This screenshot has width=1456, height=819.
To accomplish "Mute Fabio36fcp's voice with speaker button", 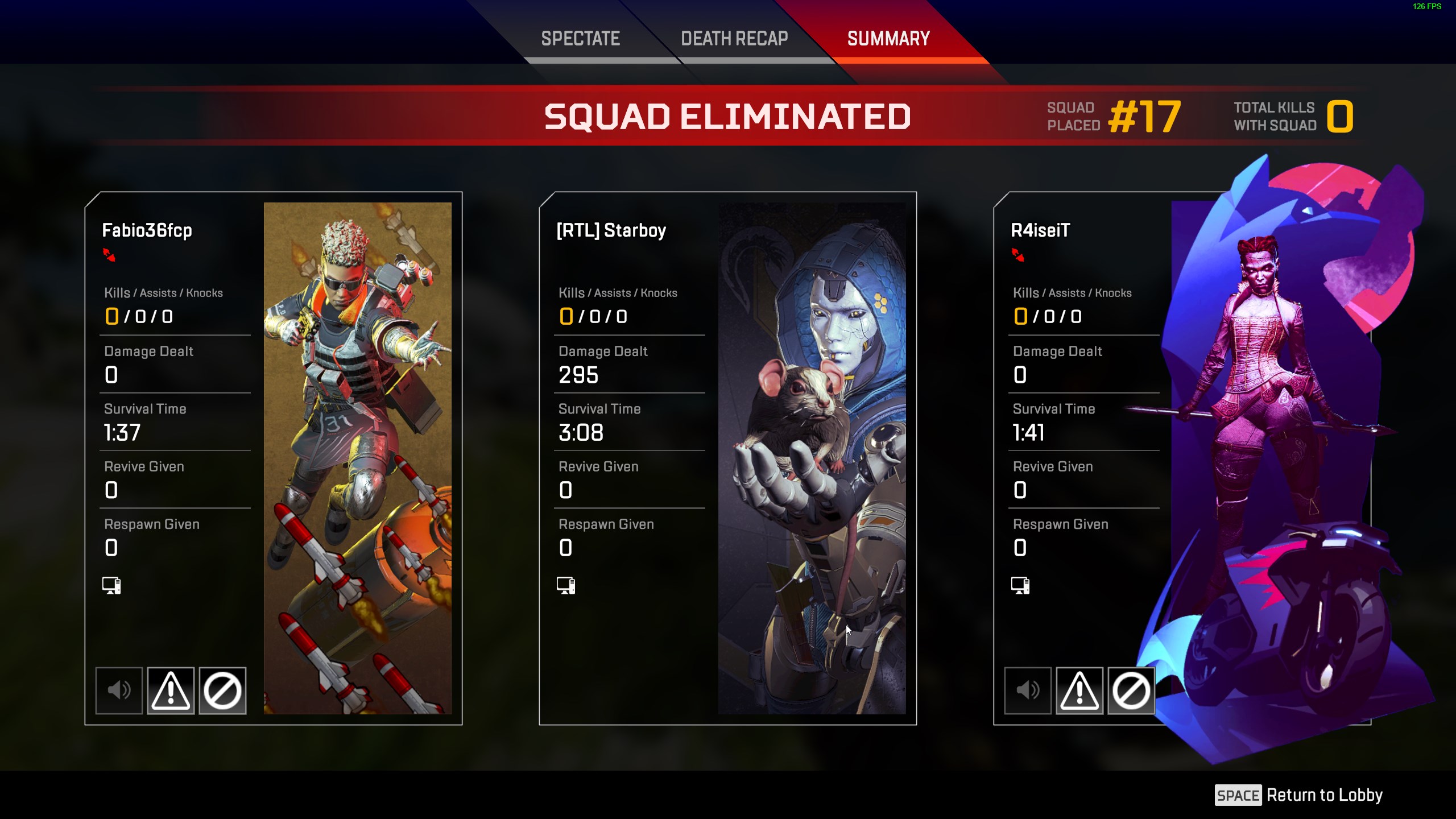I will [x=119, y=690].
